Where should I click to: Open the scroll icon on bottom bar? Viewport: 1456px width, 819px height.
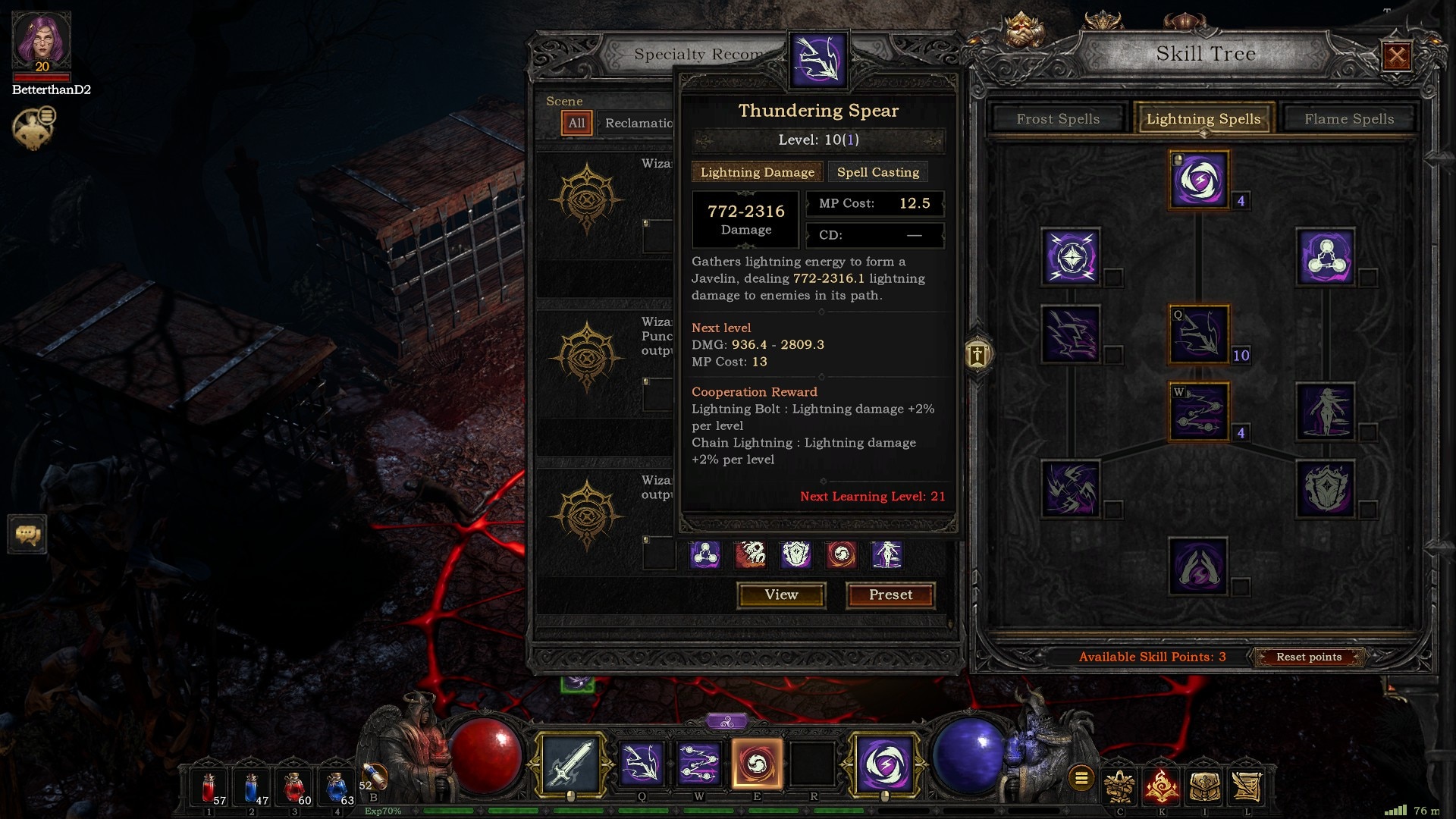(1245, 786)
